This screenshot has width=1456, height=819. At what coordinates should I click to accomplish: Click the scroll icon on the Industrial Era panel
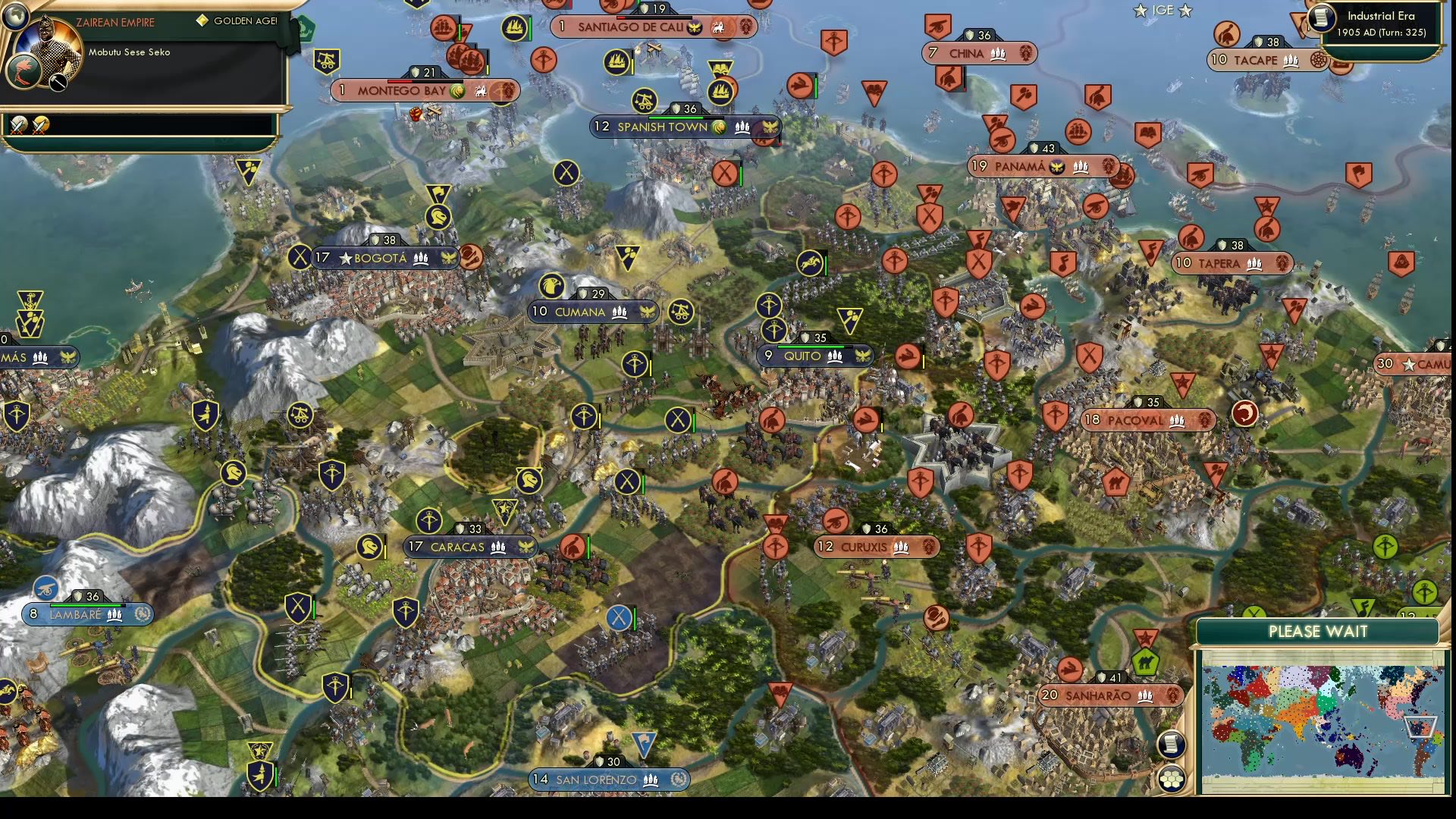1321,20
